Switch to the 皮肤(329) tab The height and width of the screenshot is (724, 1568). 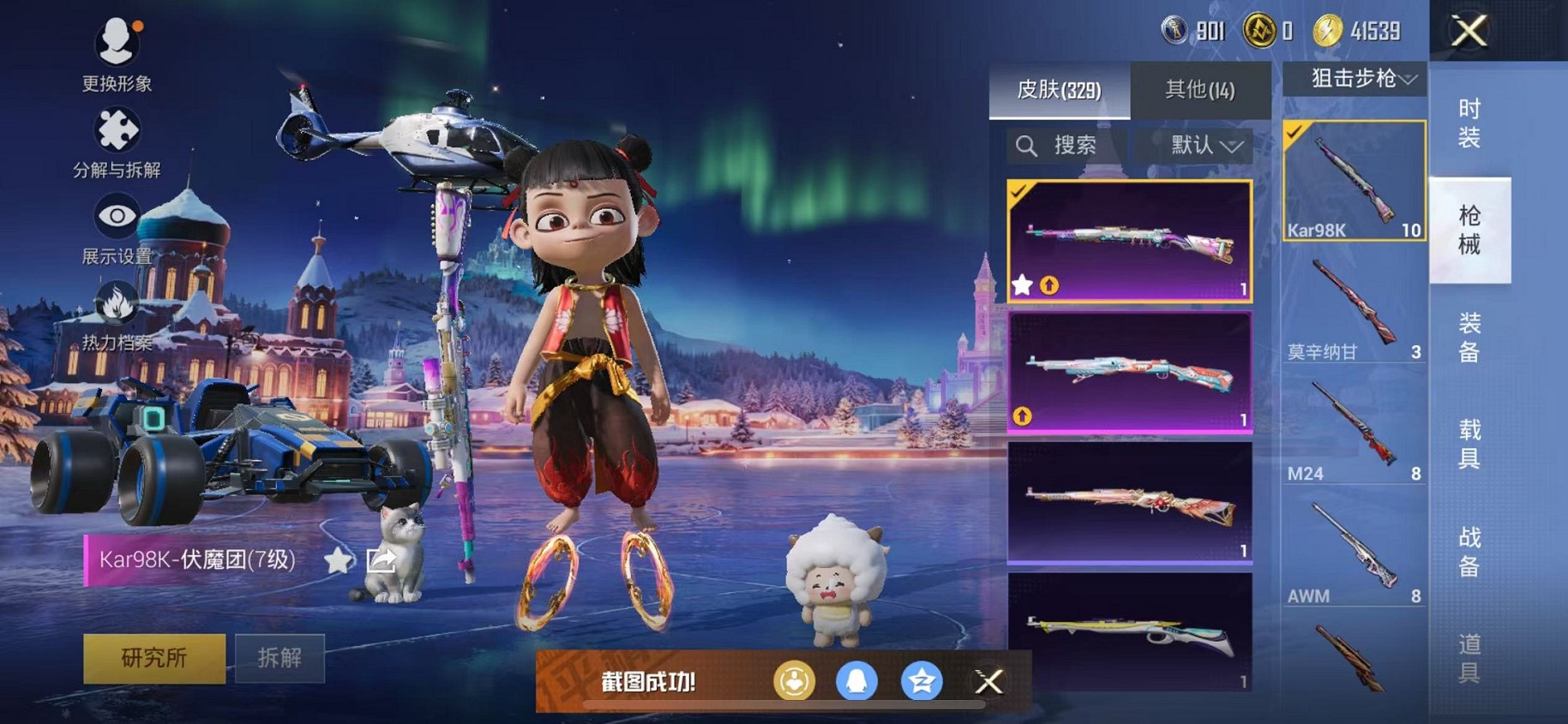[1059, 90]
